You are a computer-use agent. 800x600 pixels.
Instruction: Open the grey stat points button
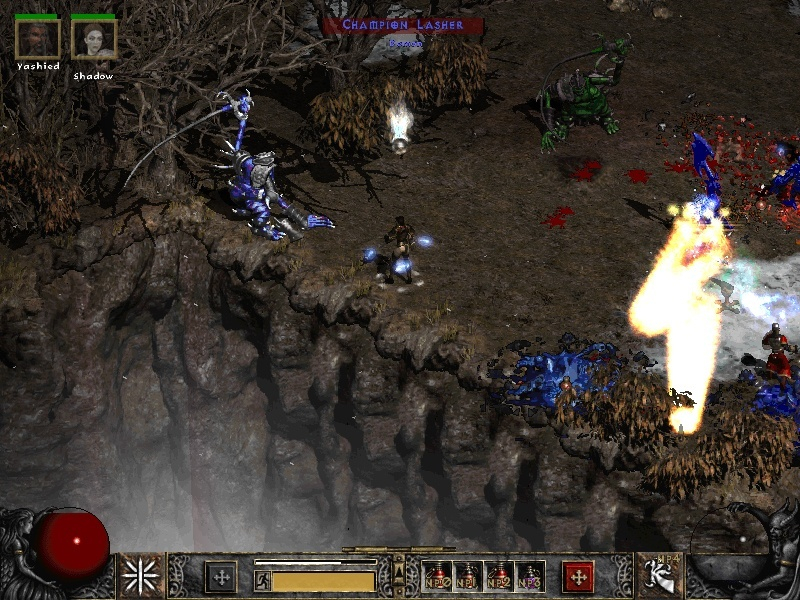[221, 577]
